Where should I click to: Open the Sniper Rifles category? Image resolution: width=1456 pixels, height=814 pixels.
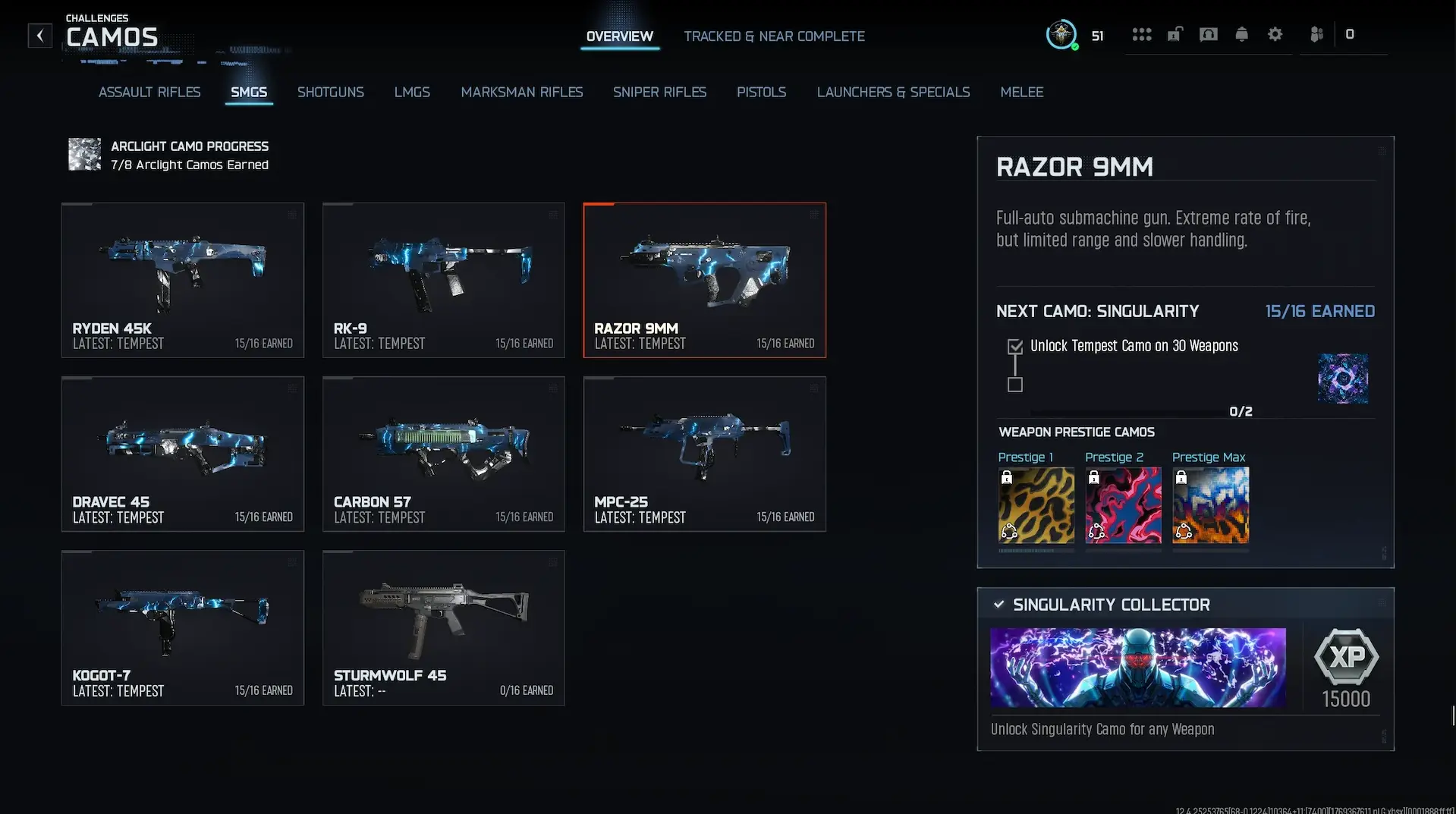coord(659,92)
